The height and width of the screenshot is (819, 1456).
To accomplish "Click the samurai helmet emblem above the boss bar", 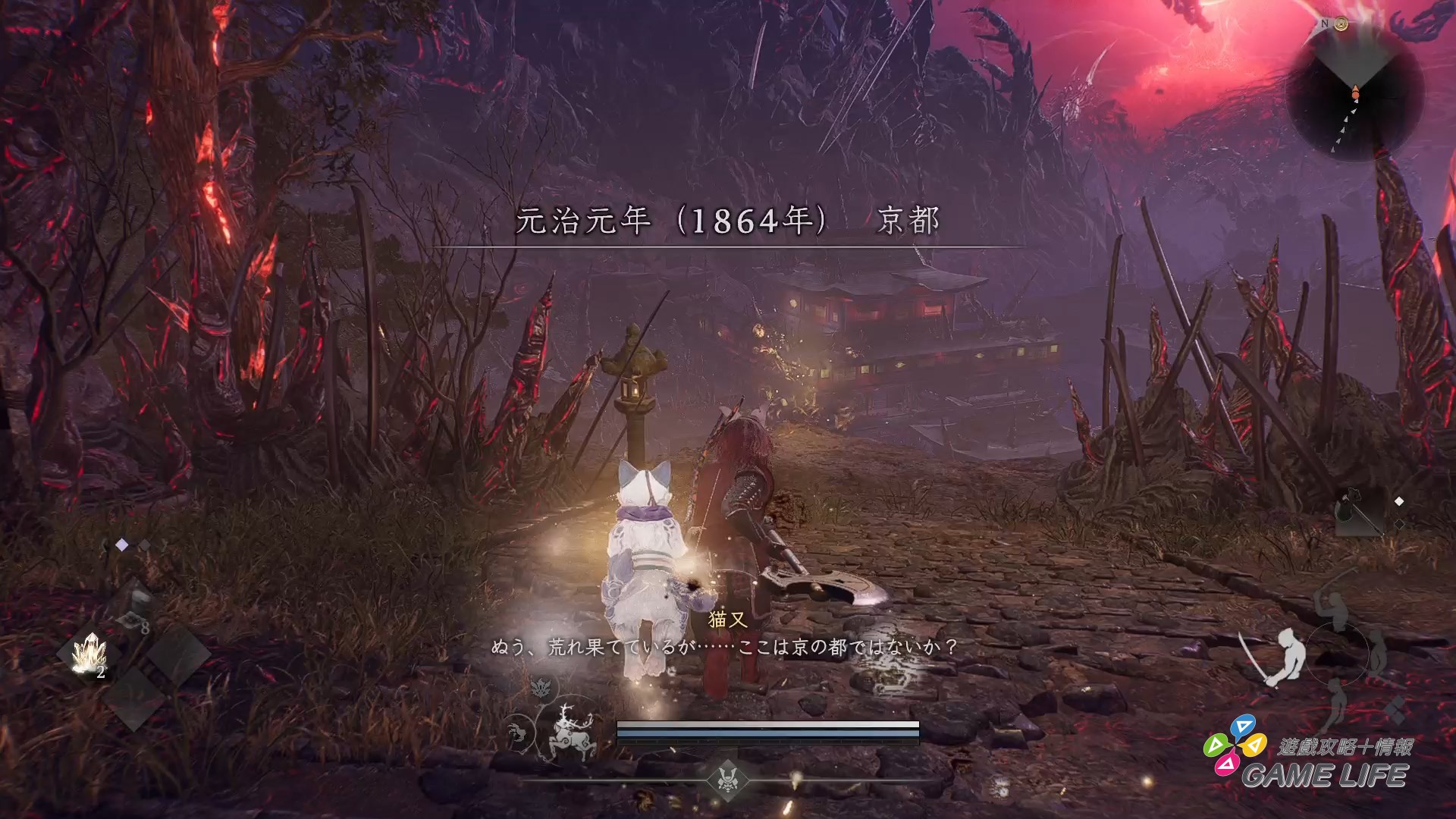I will tap(727, 780).
